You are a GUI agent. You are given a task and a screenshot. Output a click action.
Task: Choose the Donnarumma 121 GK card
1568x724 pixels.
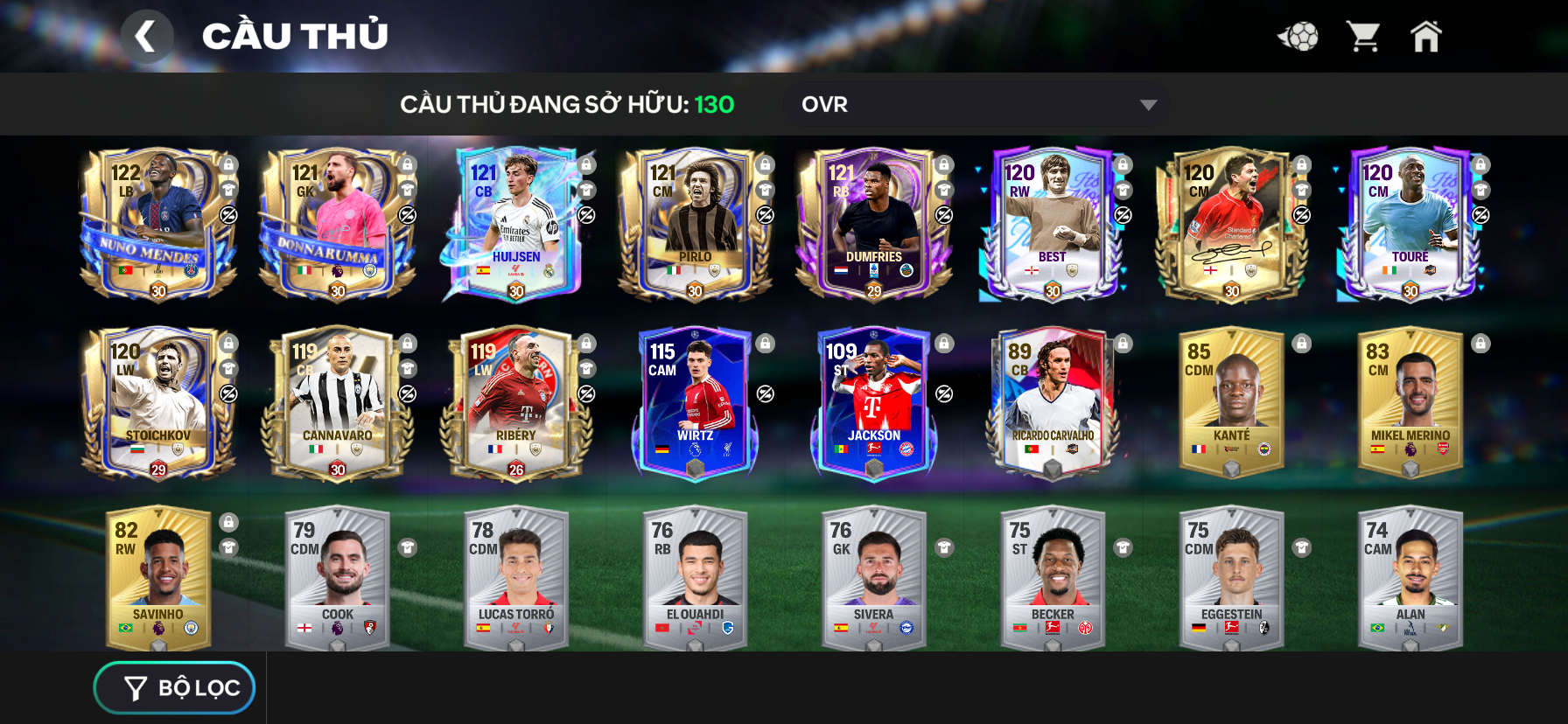pyautogui.click(x=338, y=225)
